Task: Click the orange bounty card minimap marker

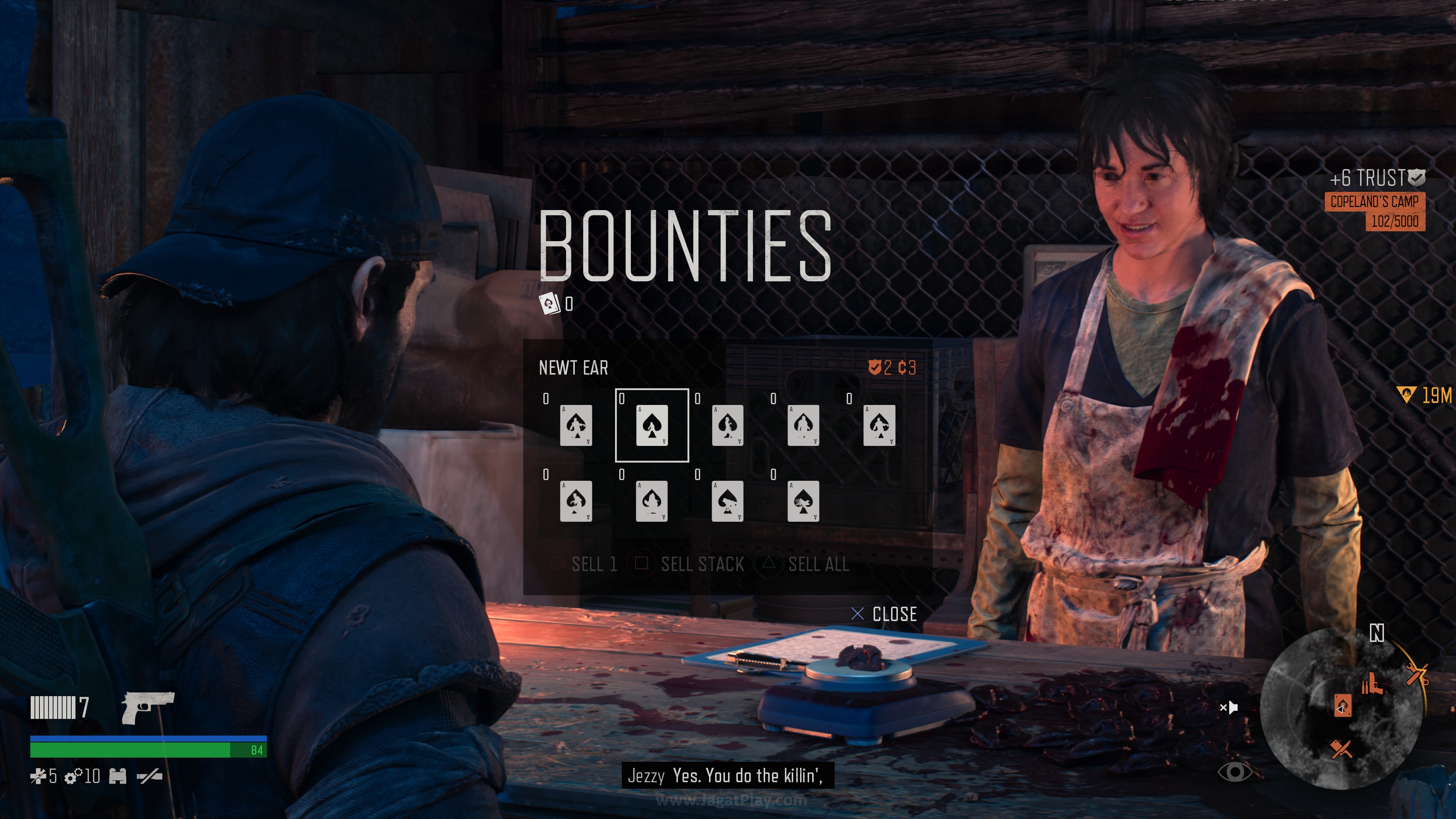Action: [1343, 706]
